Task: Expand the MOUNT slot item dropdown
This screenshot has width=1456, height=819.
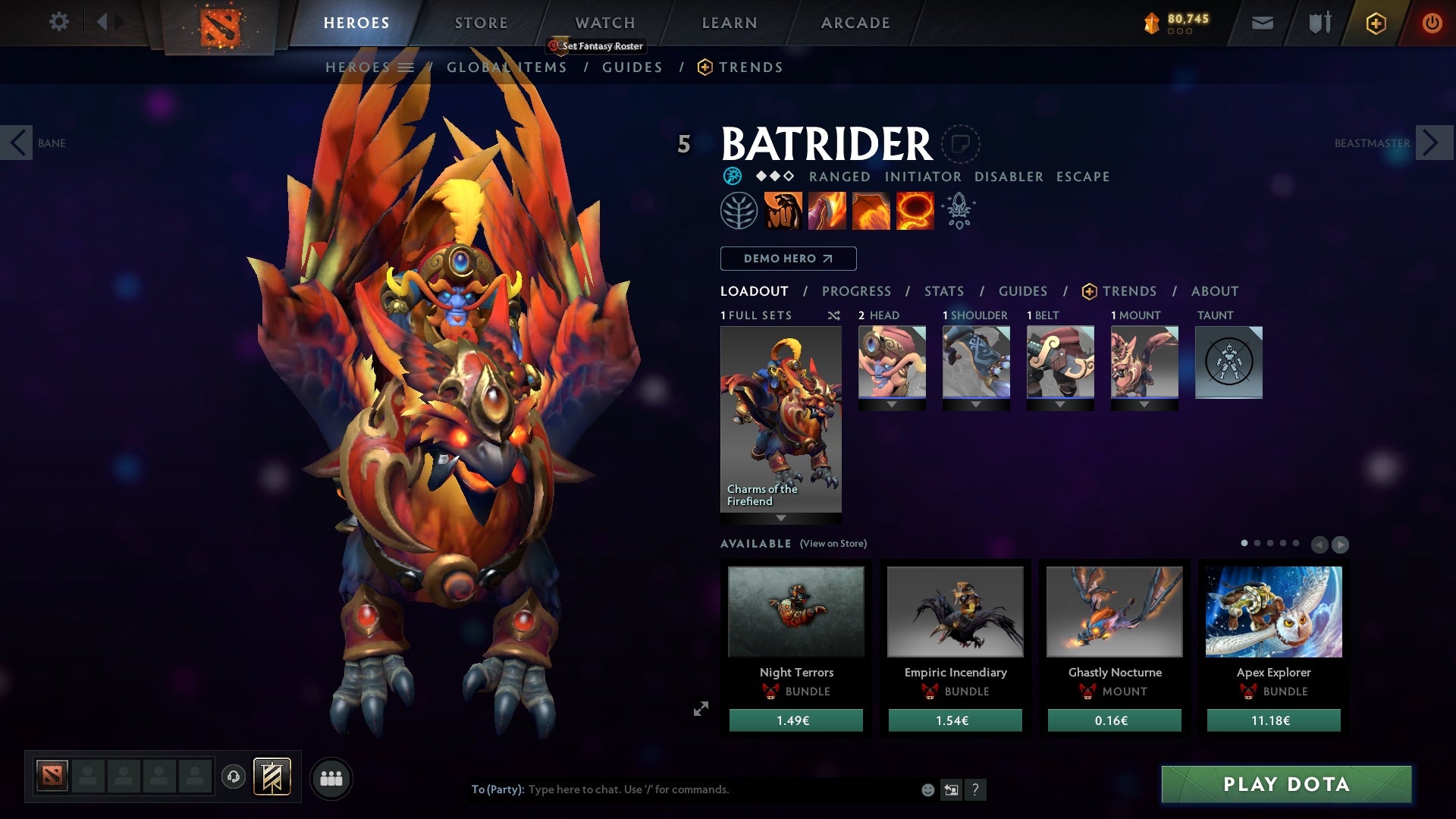Action: tap(1145, 404)
